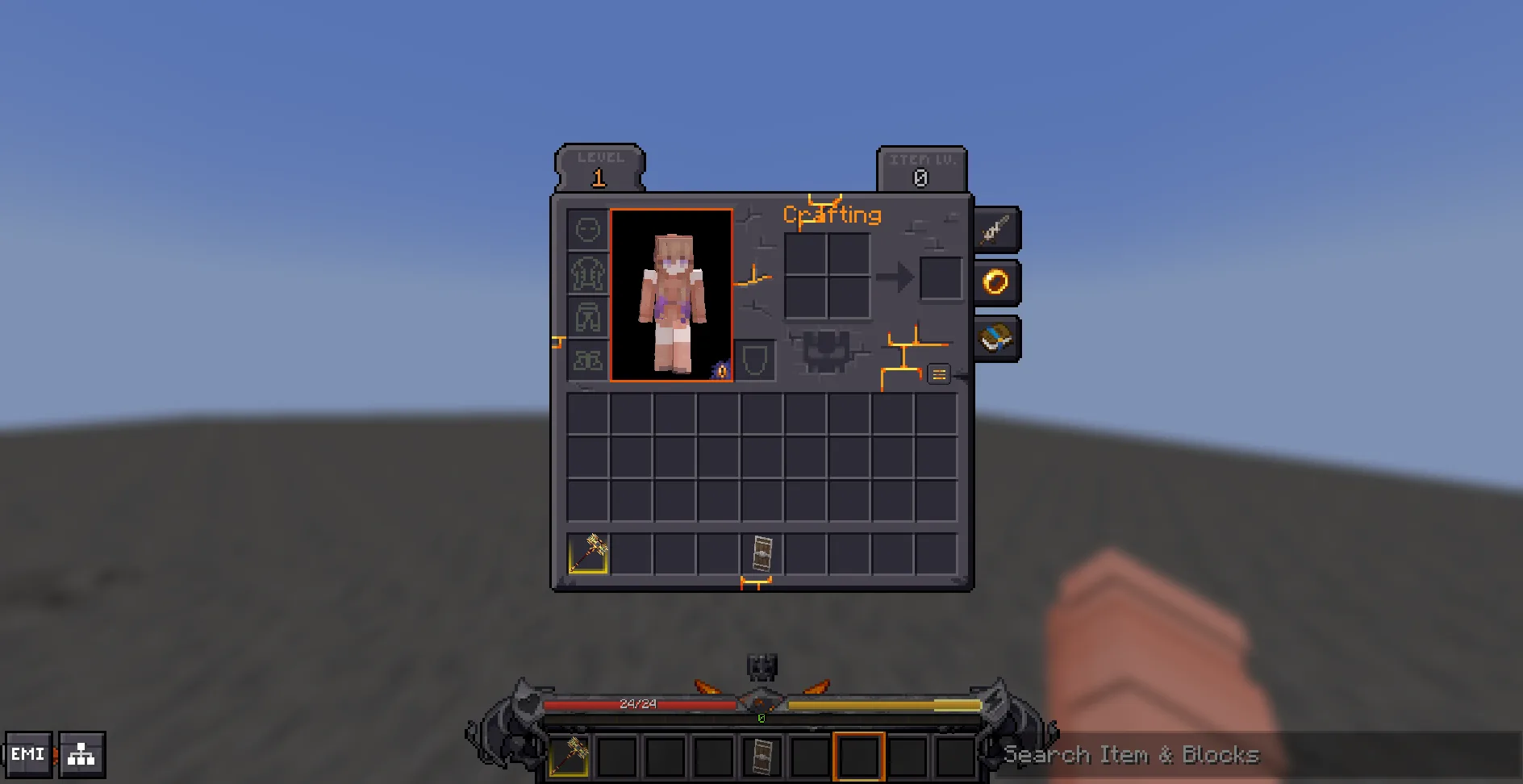Select the helmet armor slot icon
The width and height of the screenshot is (1523, 784).
pos(586,229)
